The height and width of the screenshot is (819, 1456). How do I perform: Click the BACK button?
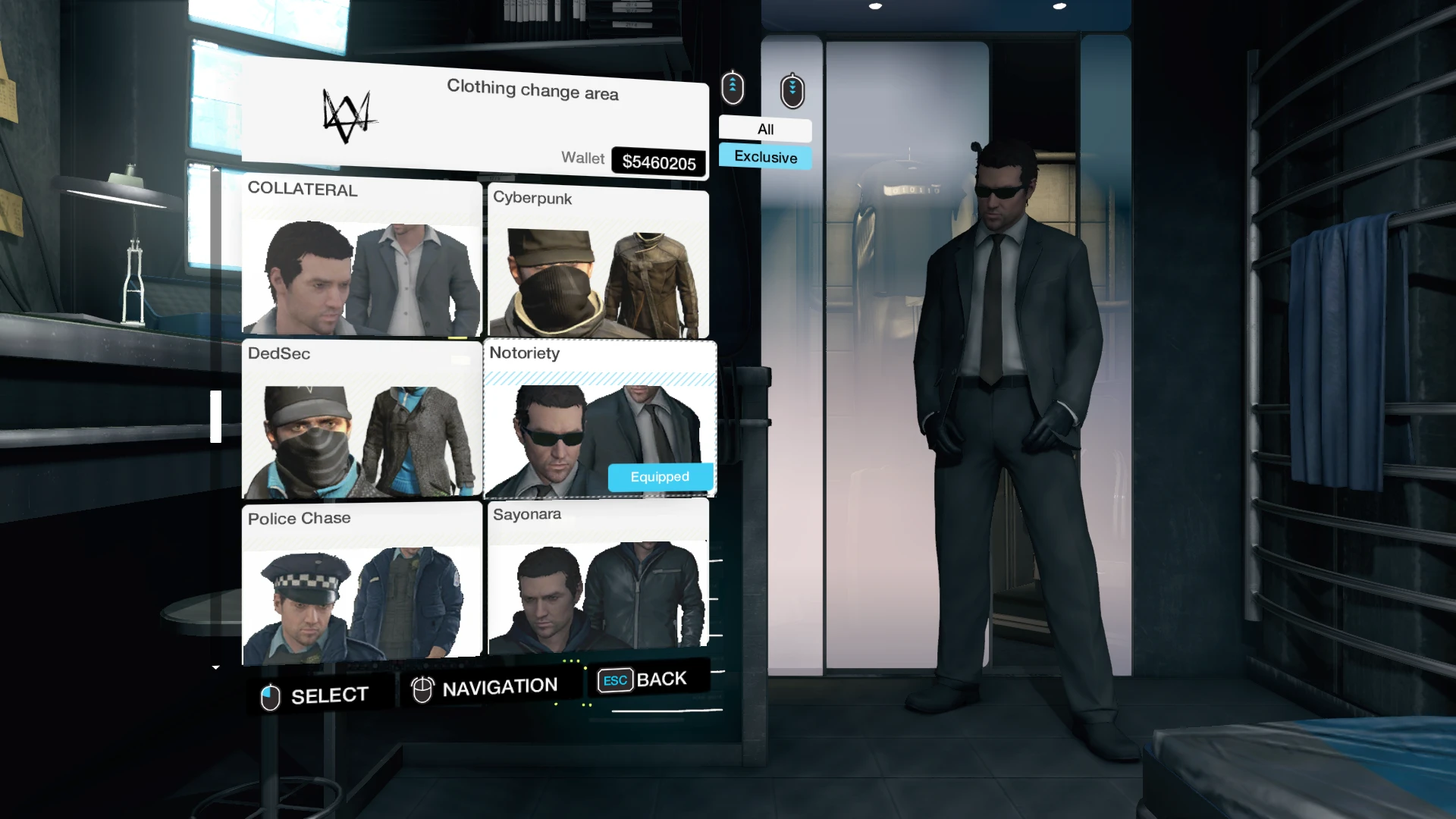coord(661,679)
